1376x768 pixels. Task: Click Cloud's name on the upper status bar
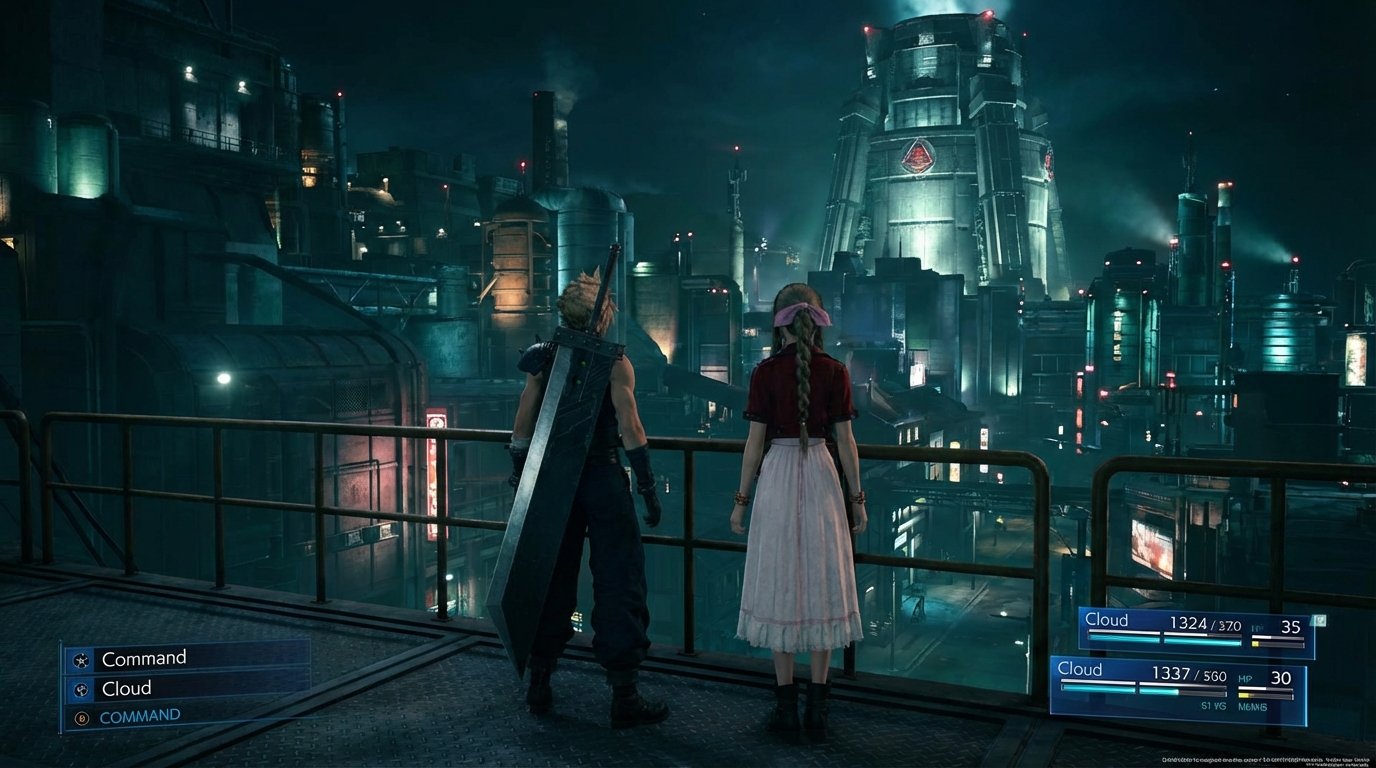click(1106, 620)
